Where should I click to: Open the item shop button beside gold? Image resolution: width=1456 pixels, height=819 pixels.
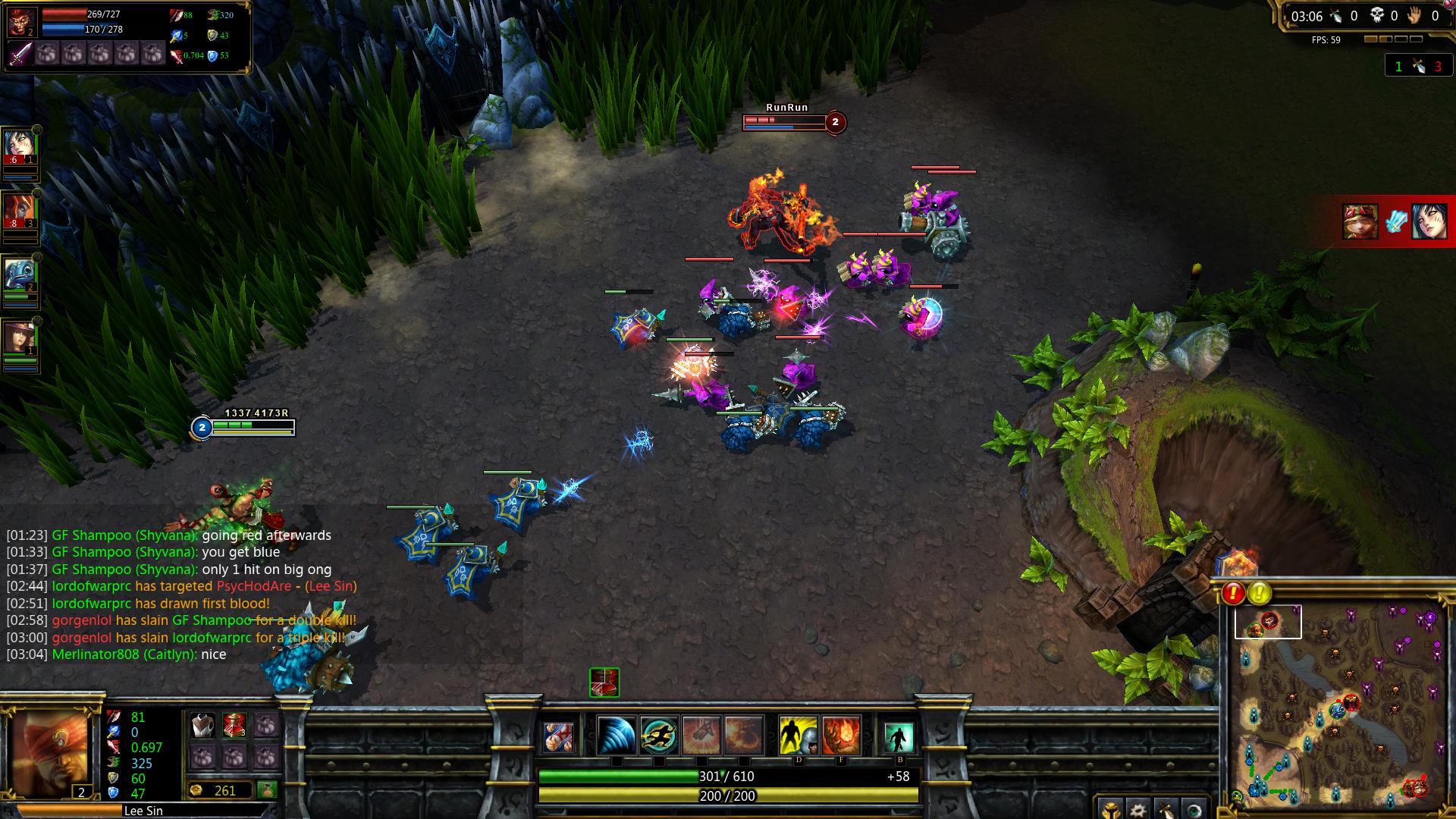(267, 790)
